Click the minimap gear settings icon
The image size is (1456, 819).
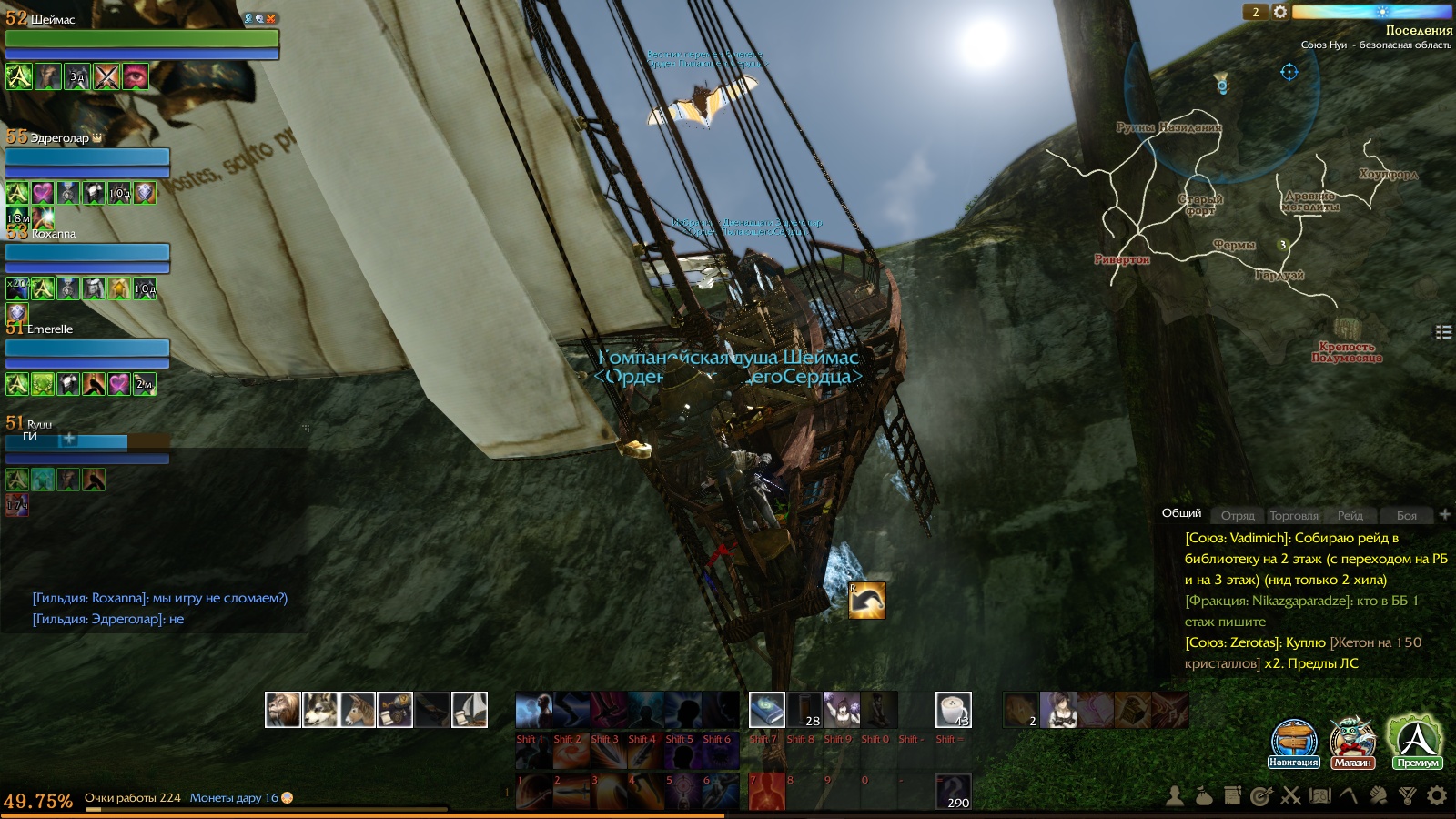tap(1280, 12)
